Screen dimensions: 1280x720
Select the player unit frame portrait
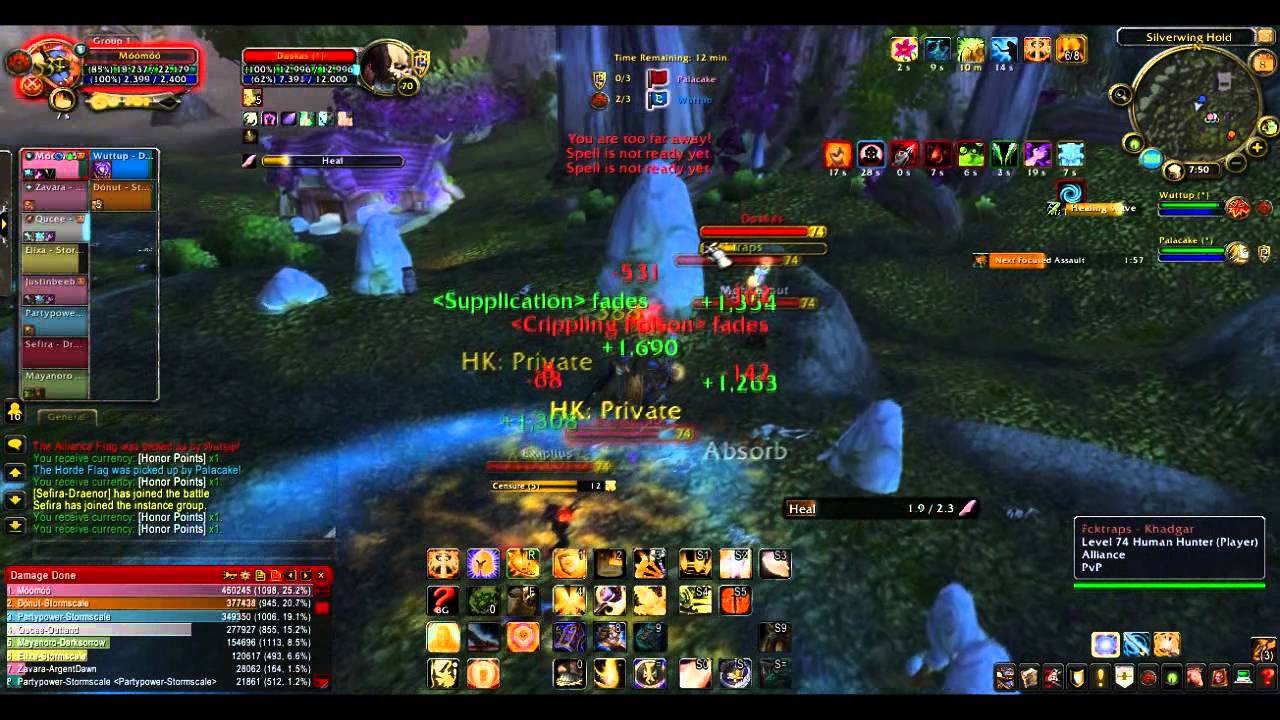(57, 66)
